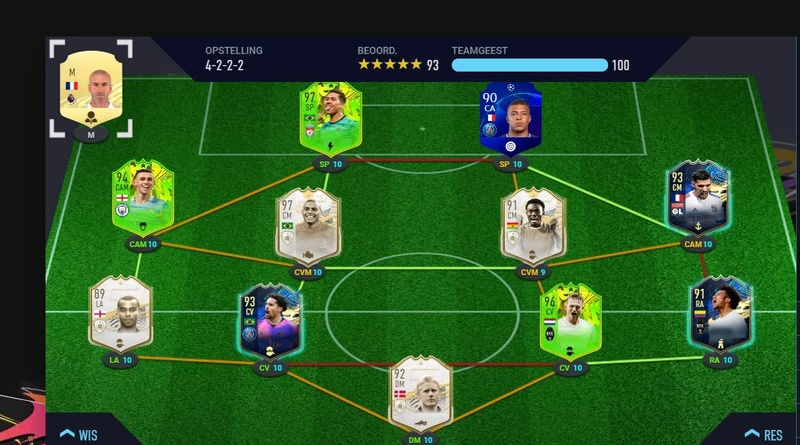Select the 91-rated icon CM card
This screenshot has width=800, height=445.
tap(533, 225)
